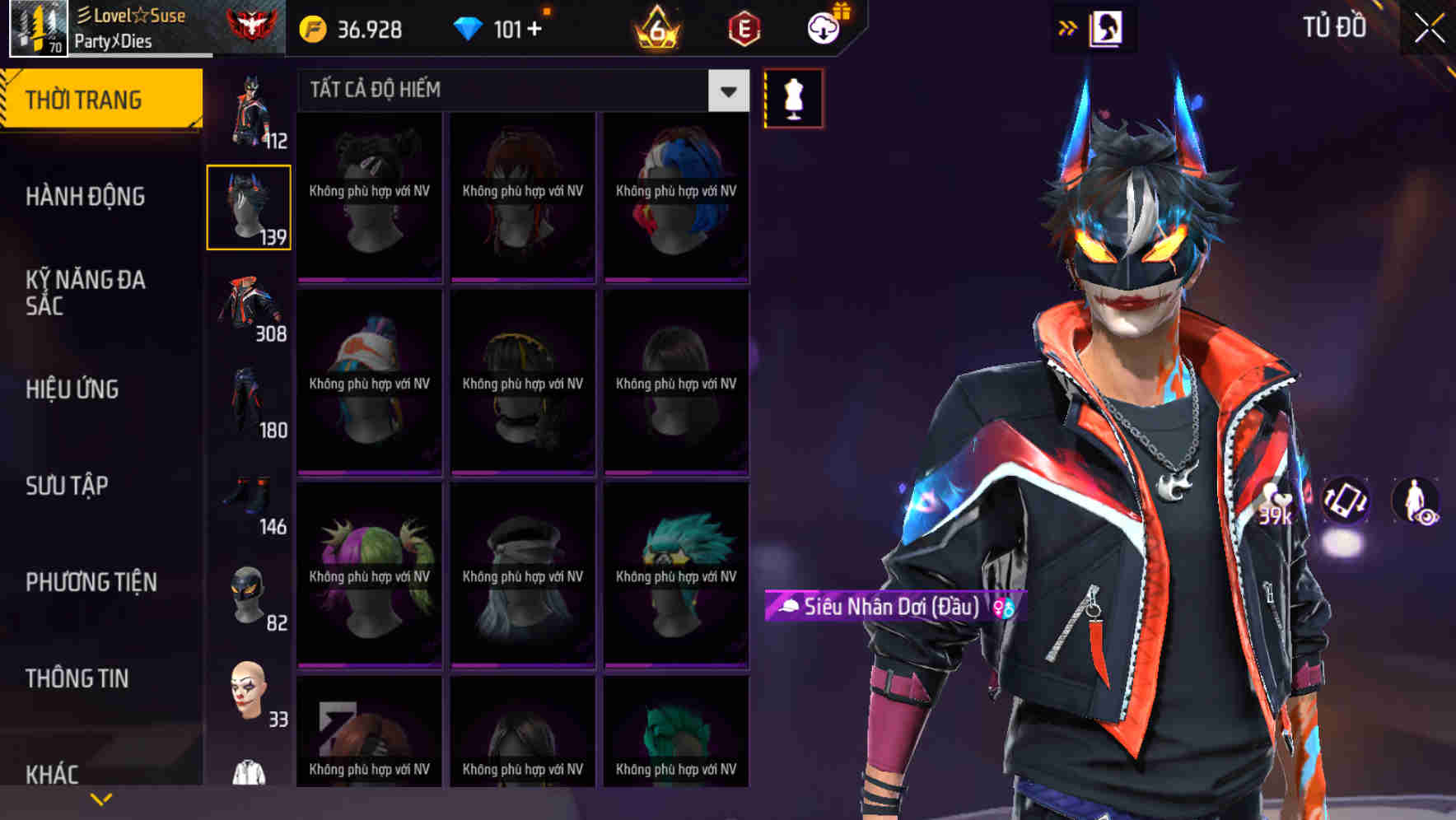Click the red Elite Pass E icon

pos(744,29)
